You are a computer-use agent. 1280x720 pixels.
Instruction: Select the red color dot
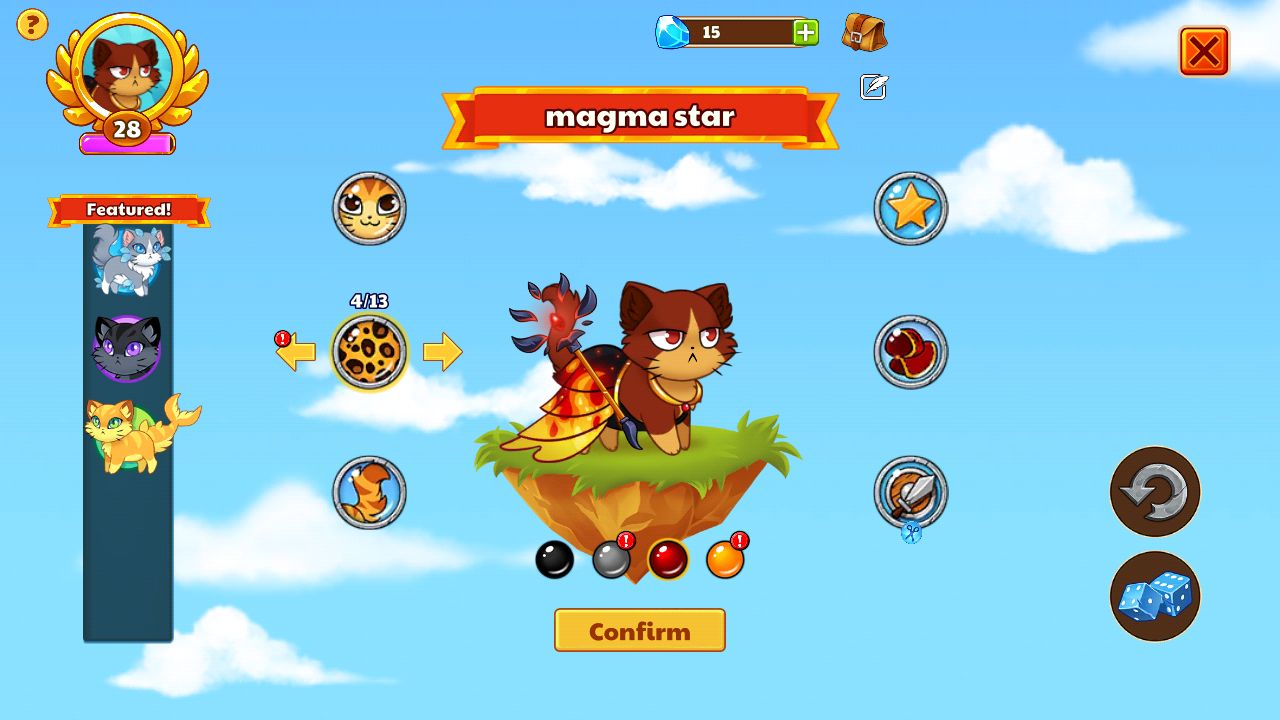pos(668,559)
